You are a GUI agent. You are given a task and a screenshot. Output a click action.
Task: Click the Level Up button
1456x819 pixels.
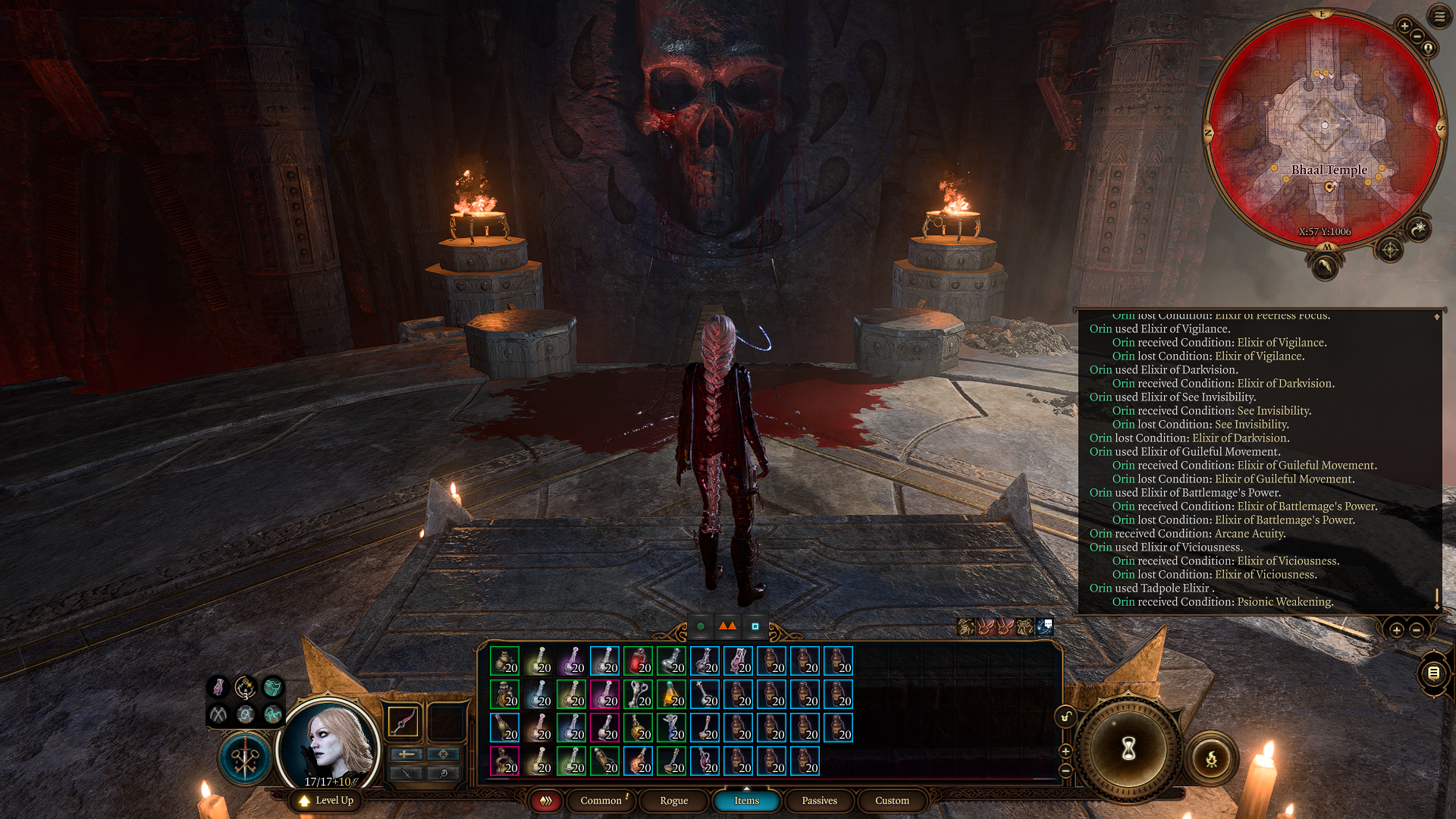pos(326,801)
